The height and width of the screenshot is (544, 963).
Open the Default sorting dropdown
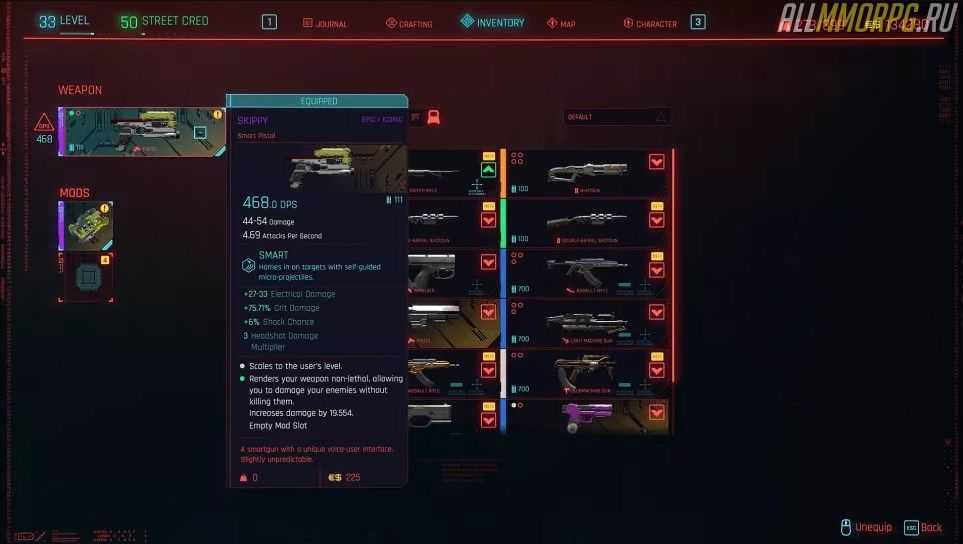click(617, 117)
